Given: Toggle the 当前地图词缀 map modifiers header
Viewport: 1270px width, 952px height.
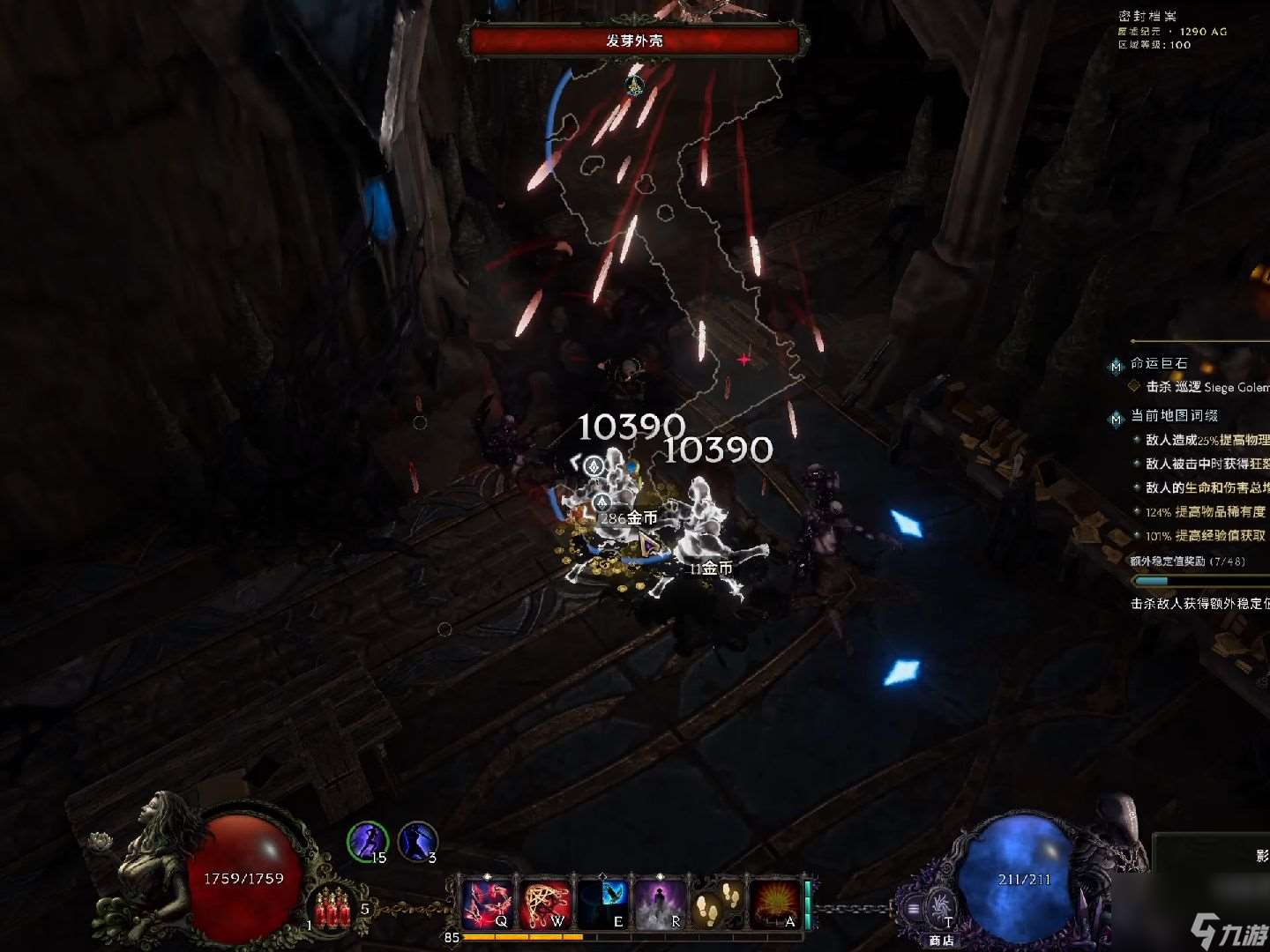Looking at the screenshot, I should coord(1173,415).
